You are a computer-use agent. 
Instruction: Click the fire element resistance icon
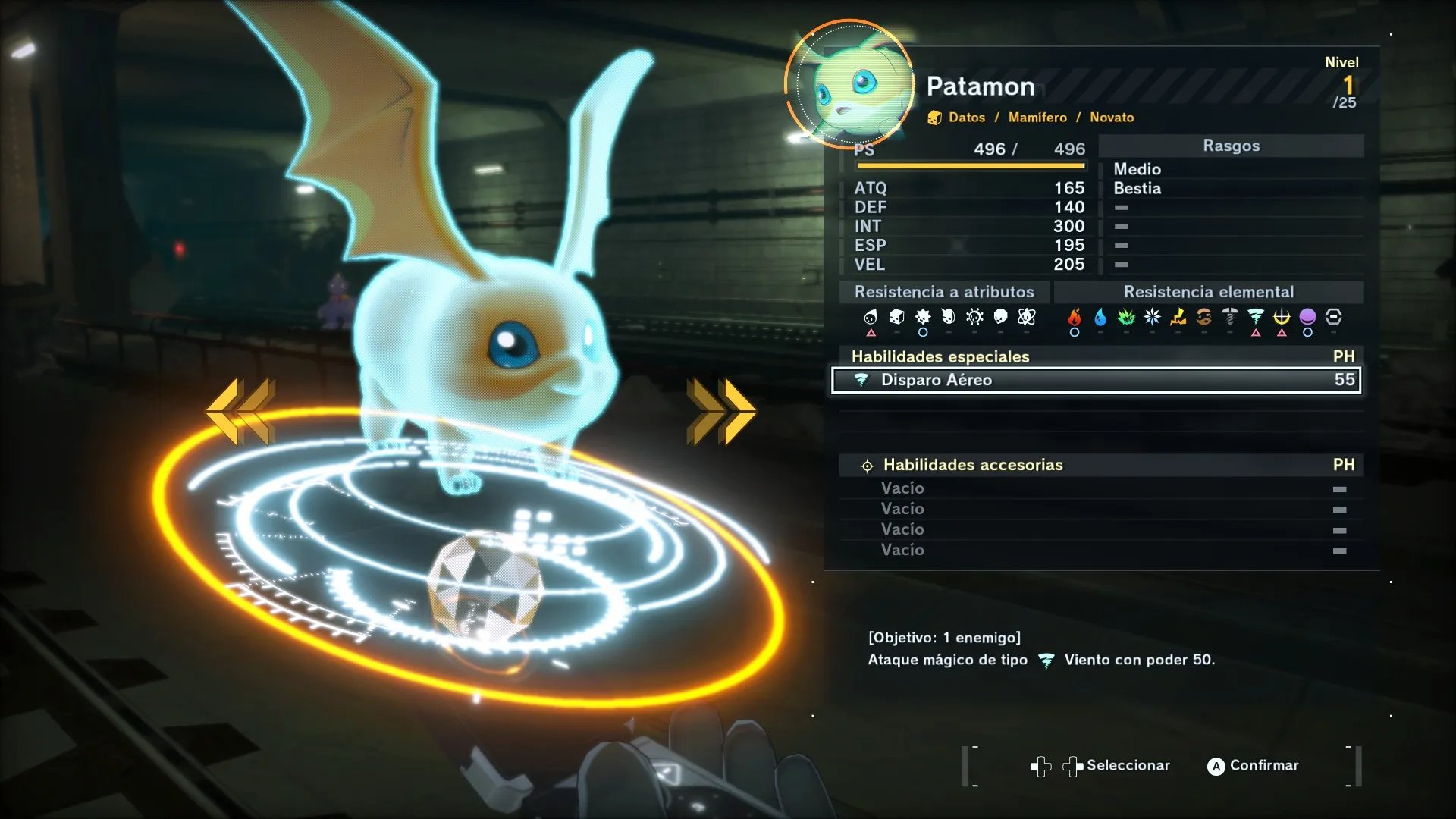(1075, 317)
